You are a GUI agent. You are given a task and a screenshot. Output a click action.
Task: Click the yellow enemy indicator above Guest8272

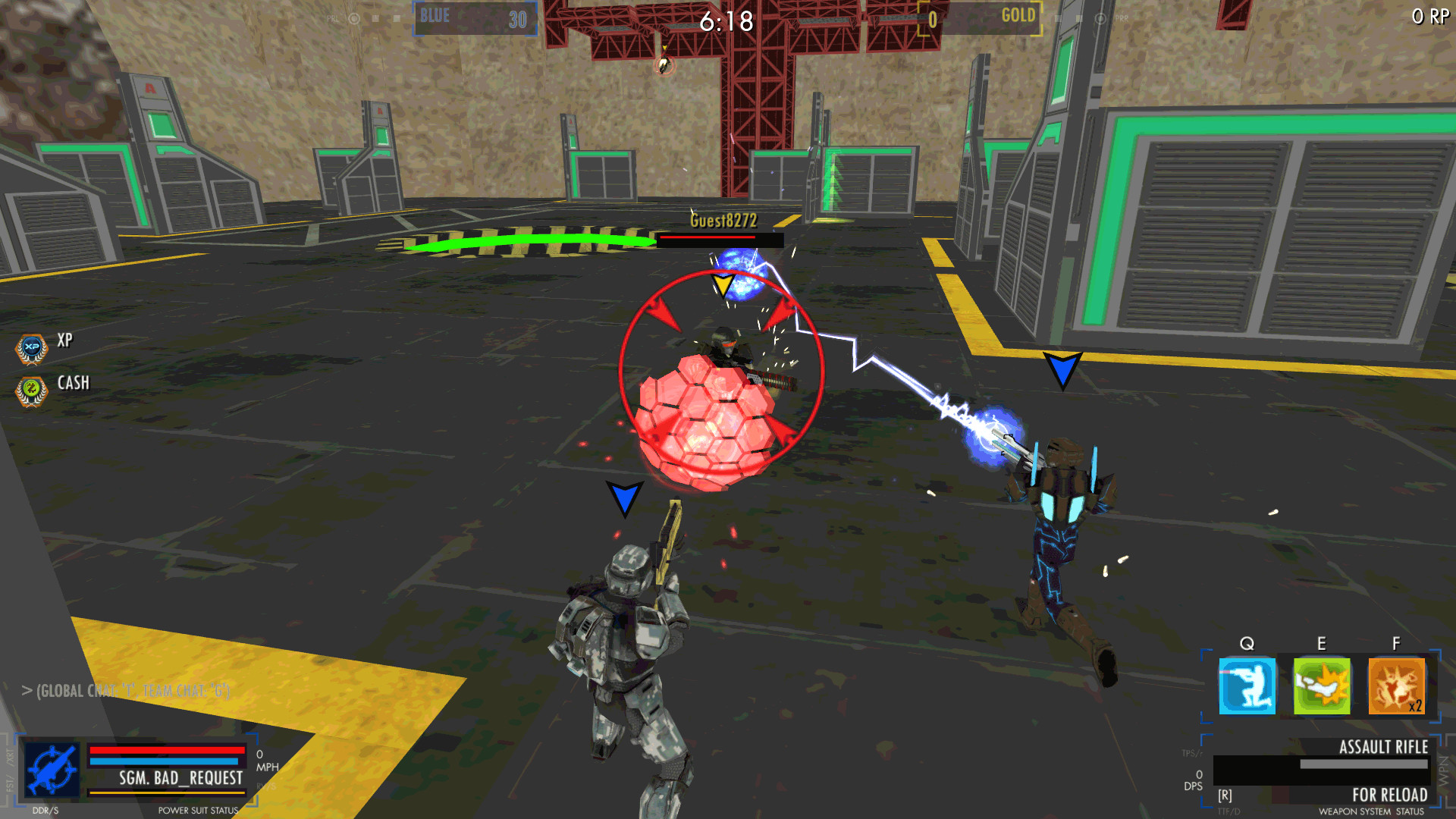coord(722,284)
